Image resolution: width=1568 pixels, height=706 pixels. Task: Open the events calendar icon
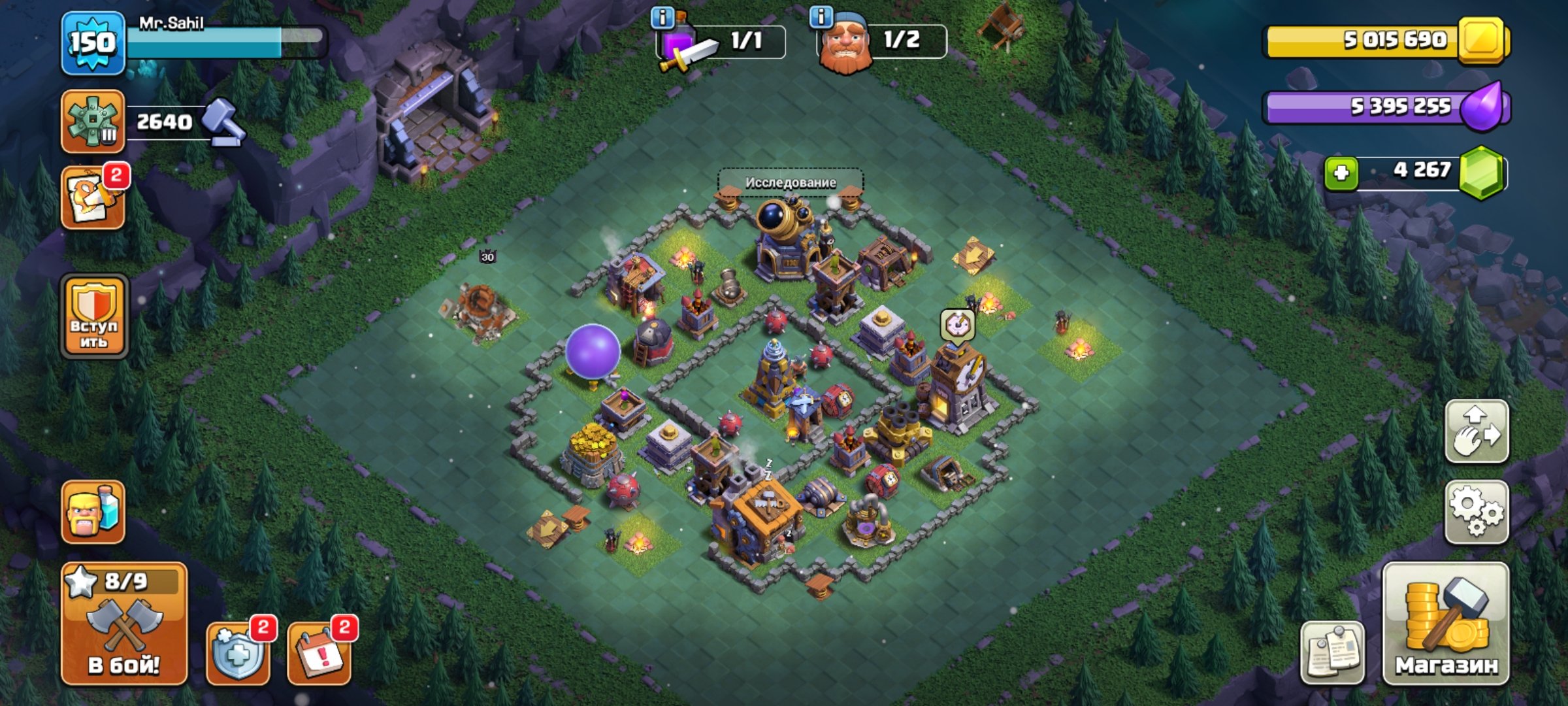(x=319, y=652)
